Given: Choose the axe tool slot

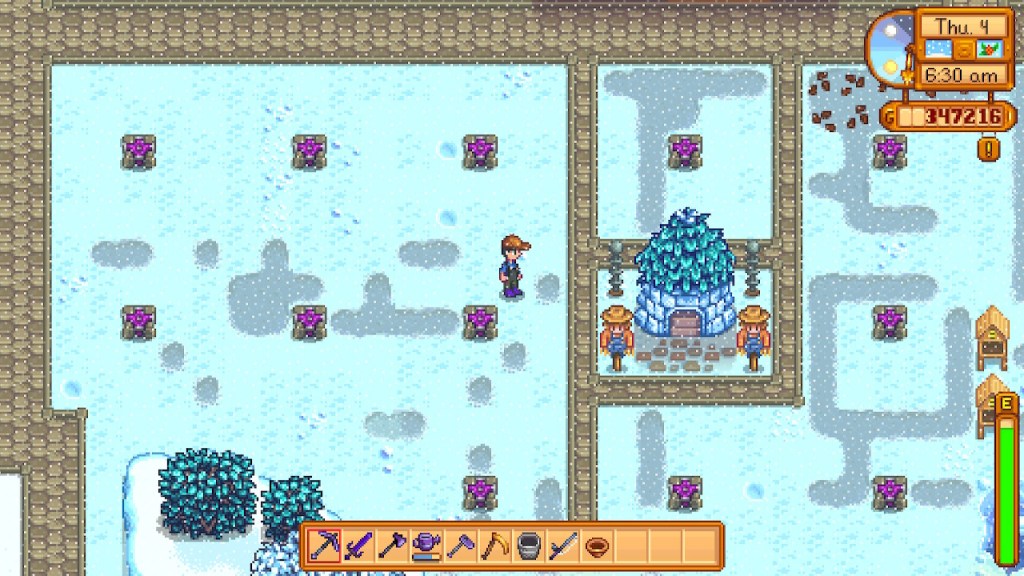Looking at the screenshot, I should [x=392, y=546].
